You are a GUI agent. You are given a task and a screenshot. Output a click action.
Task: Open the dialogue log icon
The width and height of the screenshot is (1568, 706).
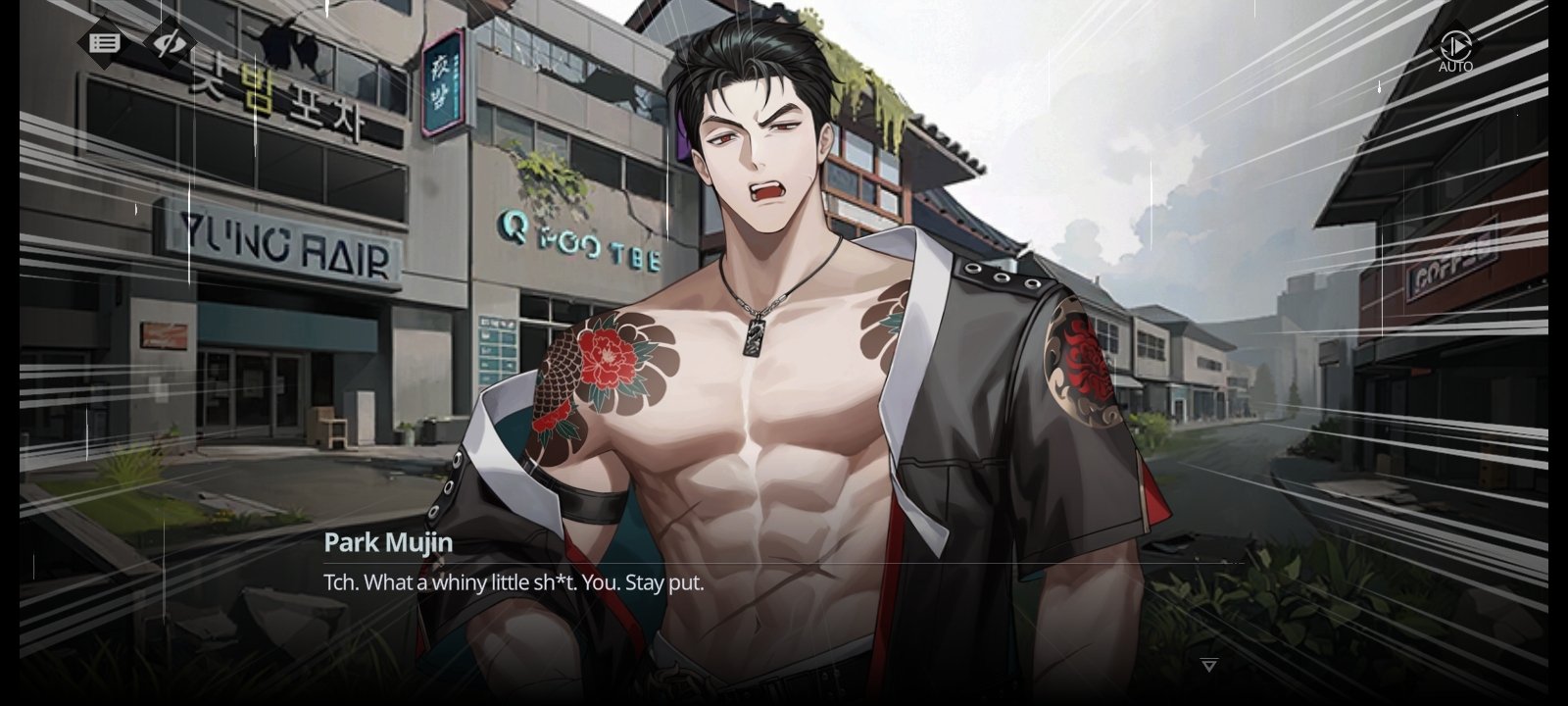[x=105, y=43]
